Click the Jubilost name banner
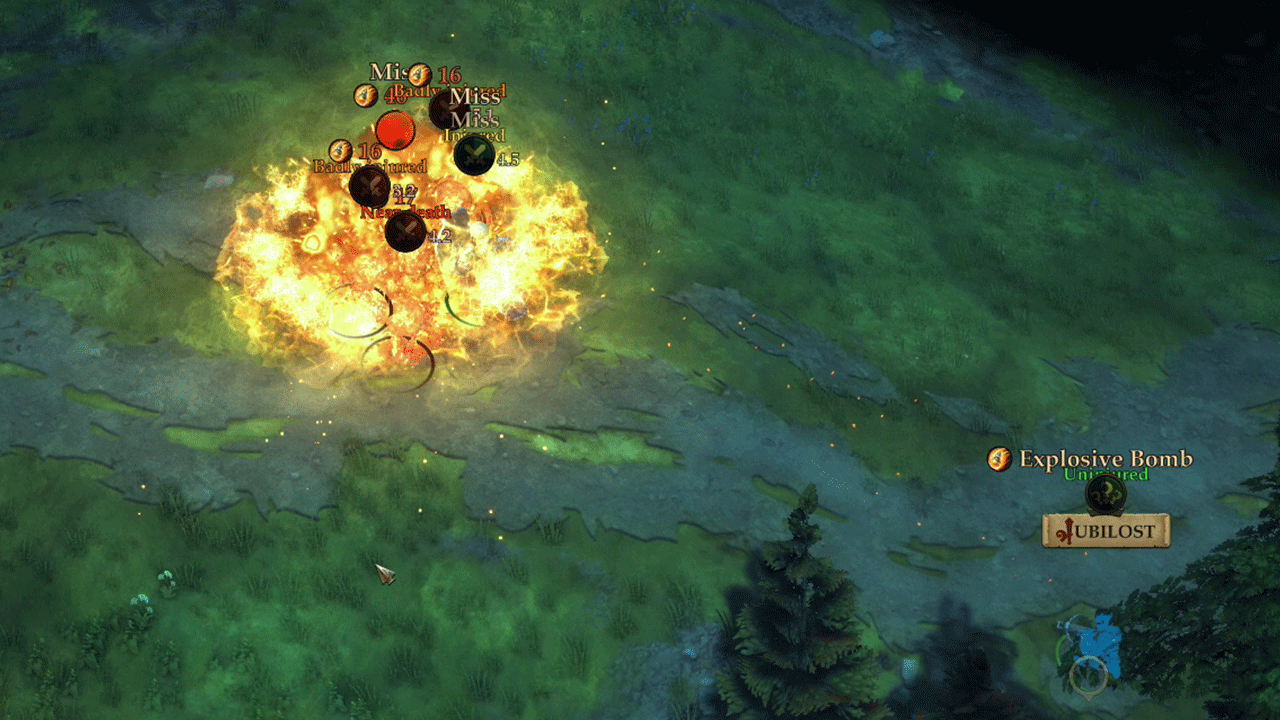Screen dimensions: 1280x720 [1106, 531]
